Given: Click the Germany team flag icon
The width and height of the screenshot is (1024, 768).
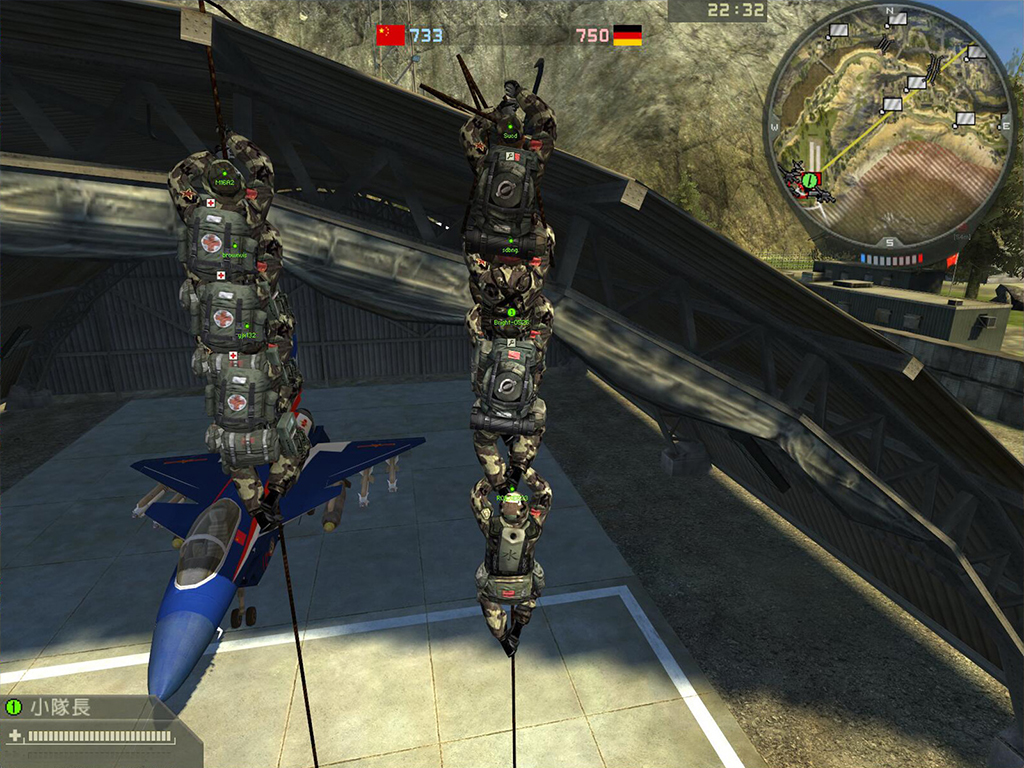Looking at the screenshot, I should [627, 36].
